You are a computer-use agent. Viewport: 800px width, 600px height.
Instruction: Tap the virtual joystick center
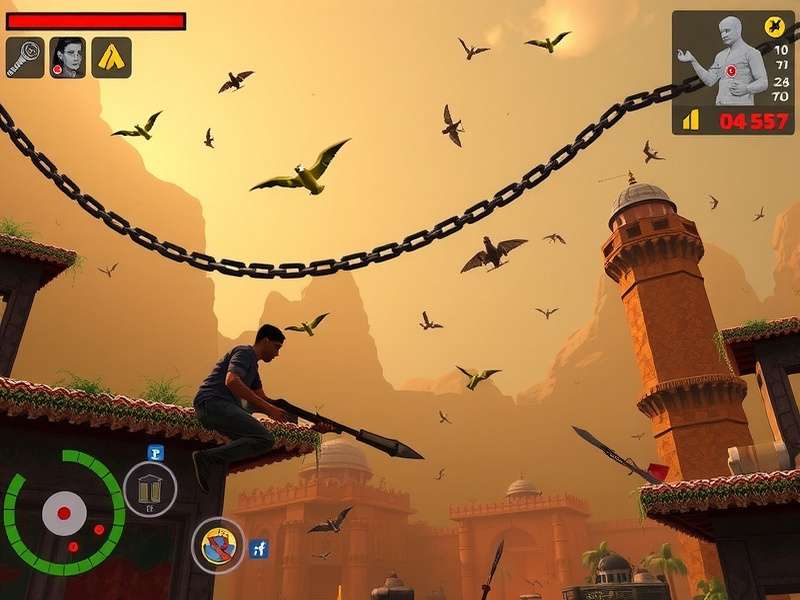(x=64, y=513)
